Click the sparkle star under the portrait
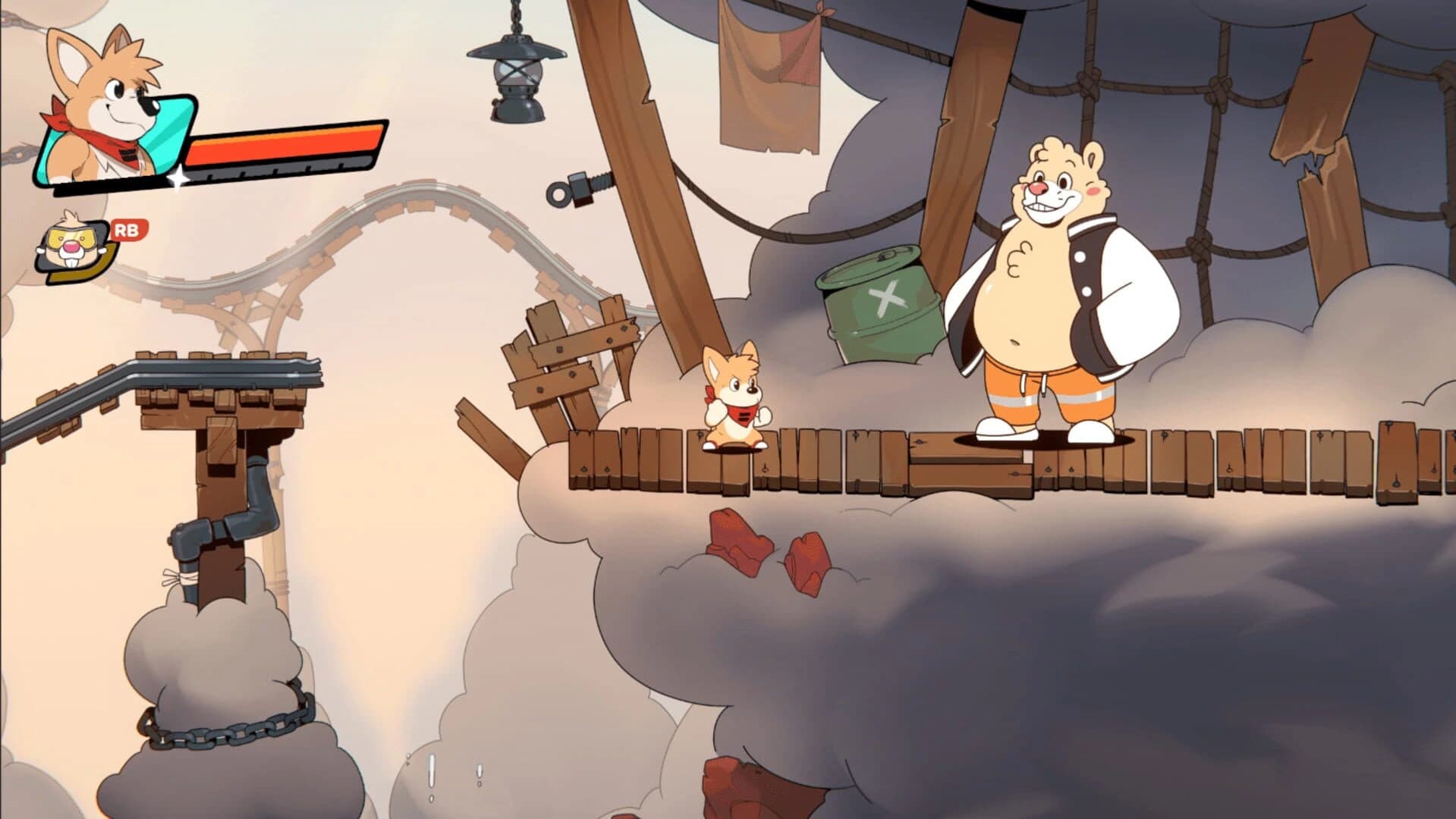 (x=176, y=178)
